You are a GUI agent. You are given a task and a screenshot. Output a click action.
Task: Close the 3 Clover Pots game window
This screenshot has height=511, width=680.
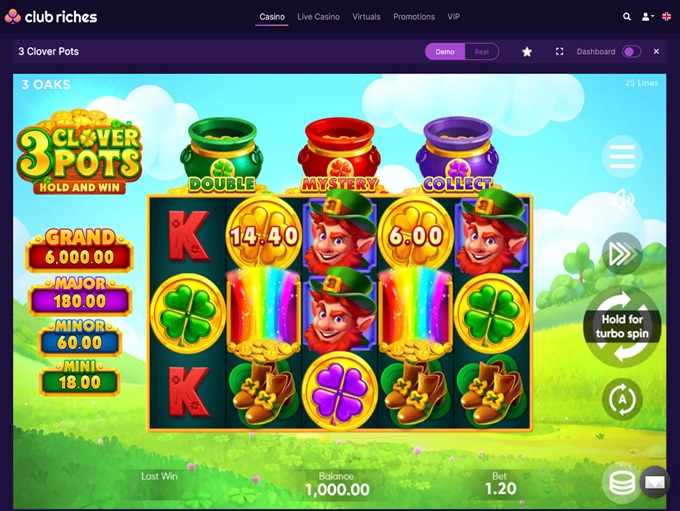[657, 52]
